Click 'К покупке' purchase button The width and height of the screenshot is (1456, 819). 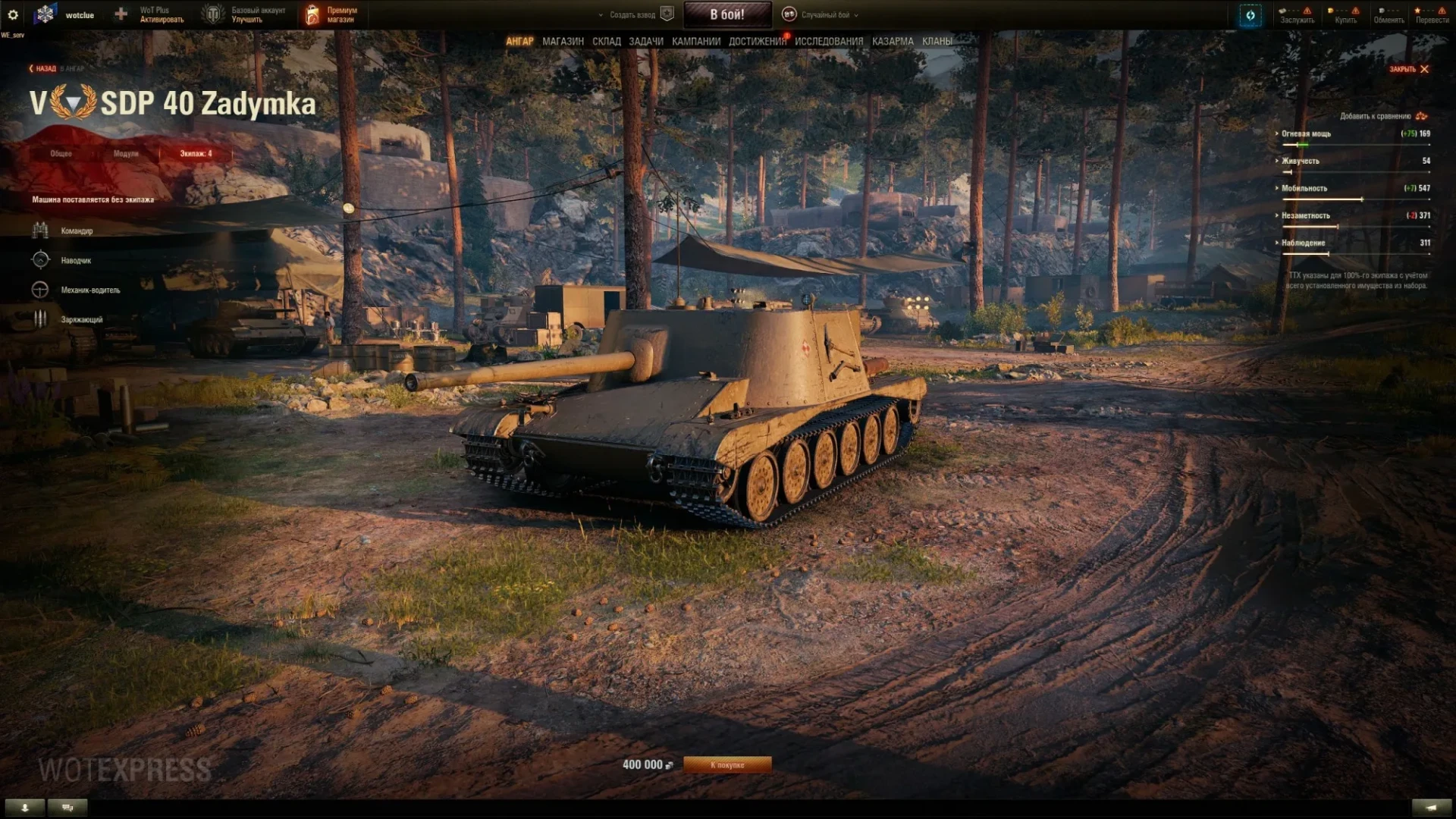click(727, 764)
